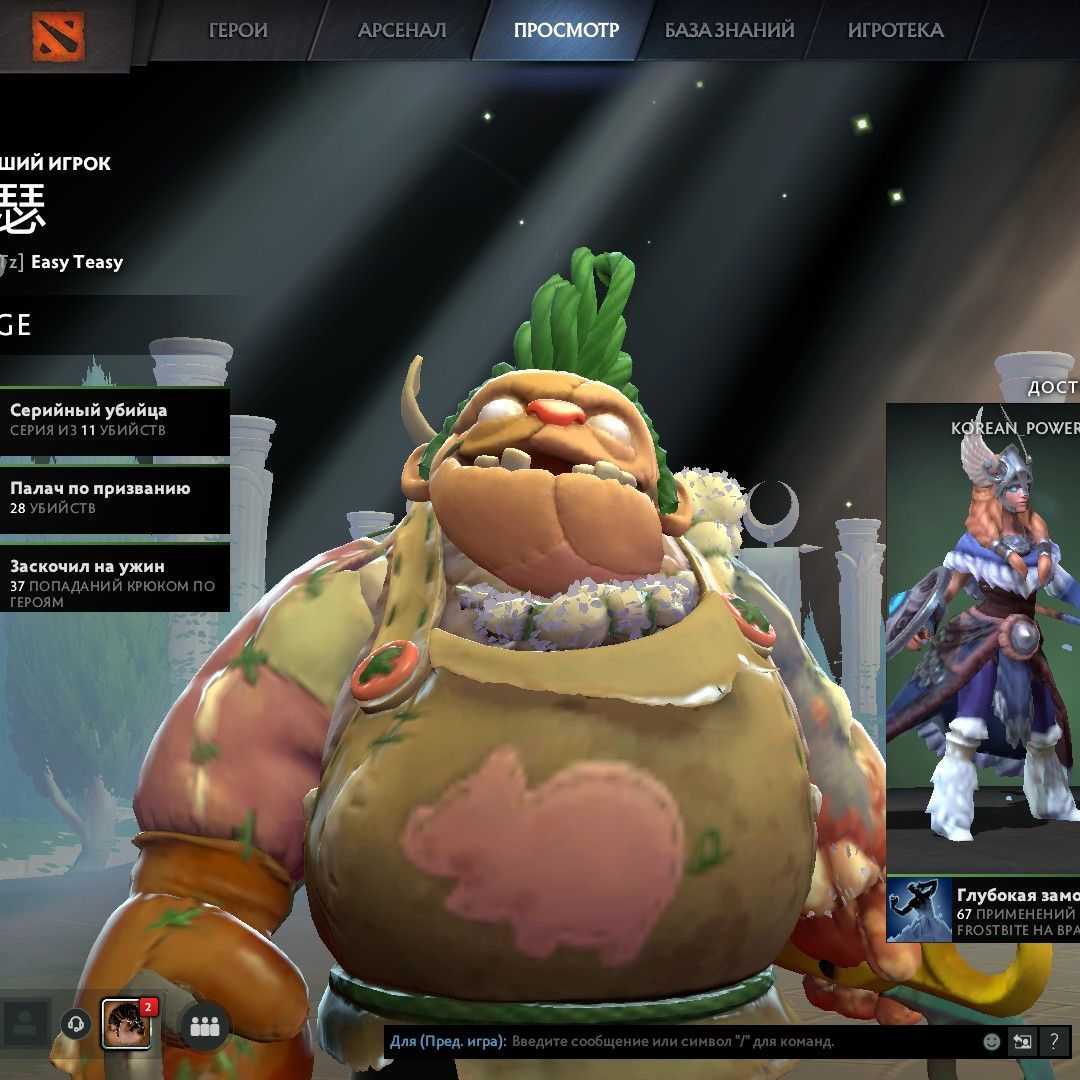1080x1080 pixels.
Task: Switch to the ГЕРОИ tab
Action: coord(238,30)
